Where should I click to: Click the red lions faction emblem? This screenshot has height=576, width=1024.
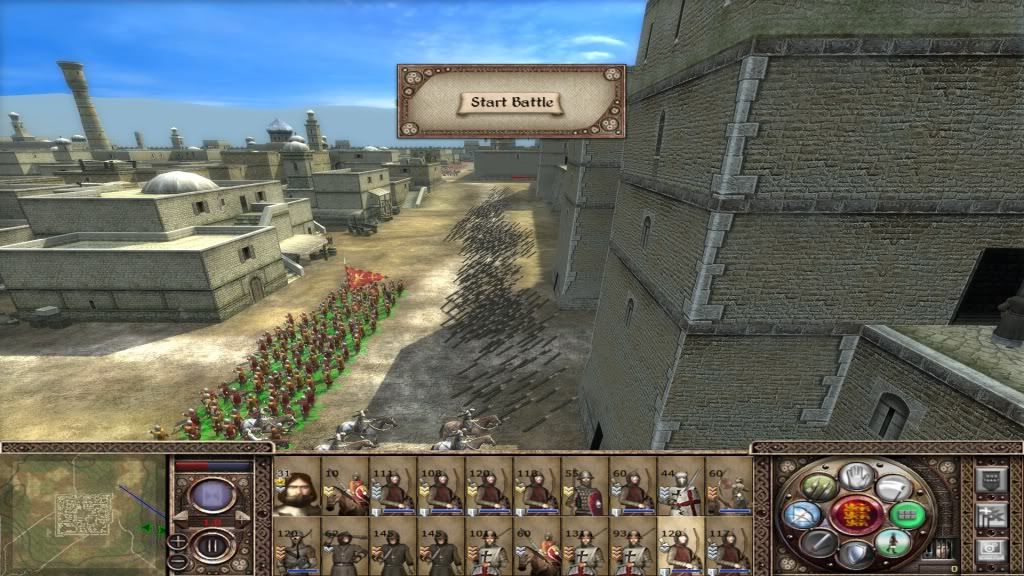[855, 516]
